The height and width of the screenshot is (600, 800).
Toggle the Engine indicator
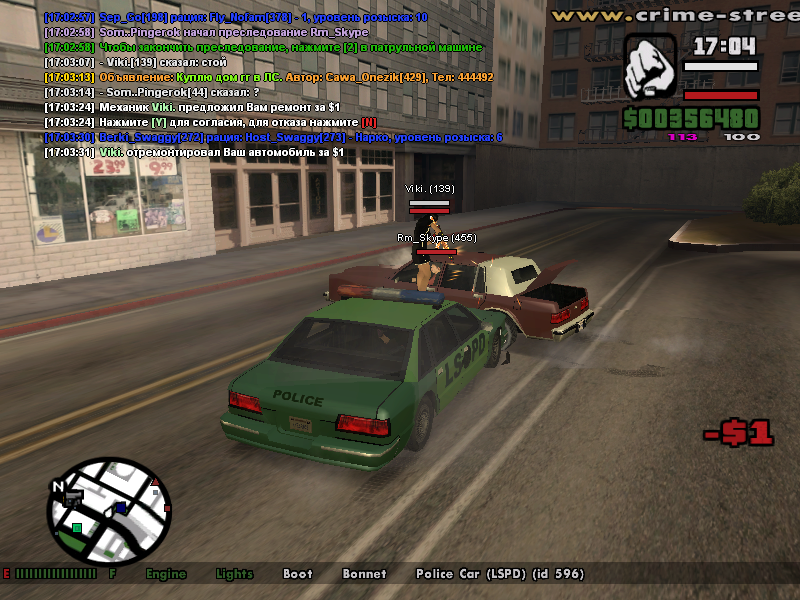[166, 574]
